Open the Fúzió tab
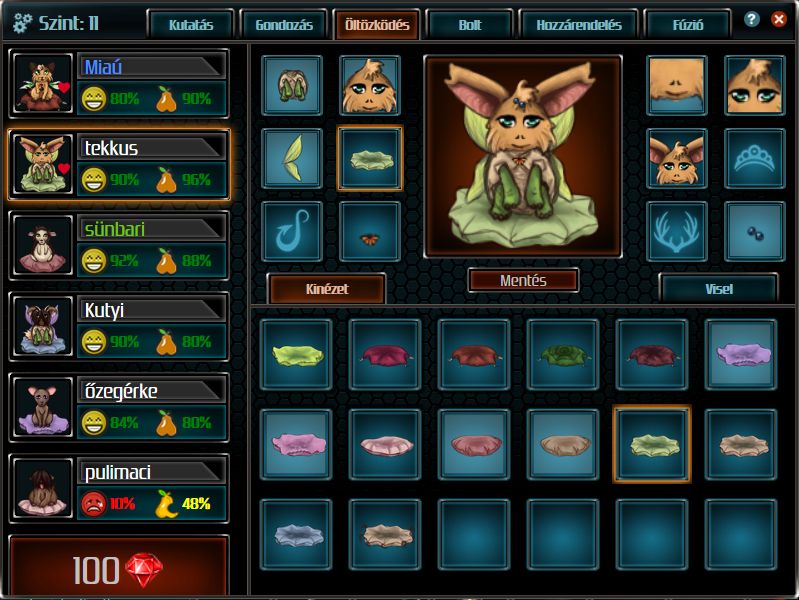Screen dimensions: 799x600 click(685, 25)
